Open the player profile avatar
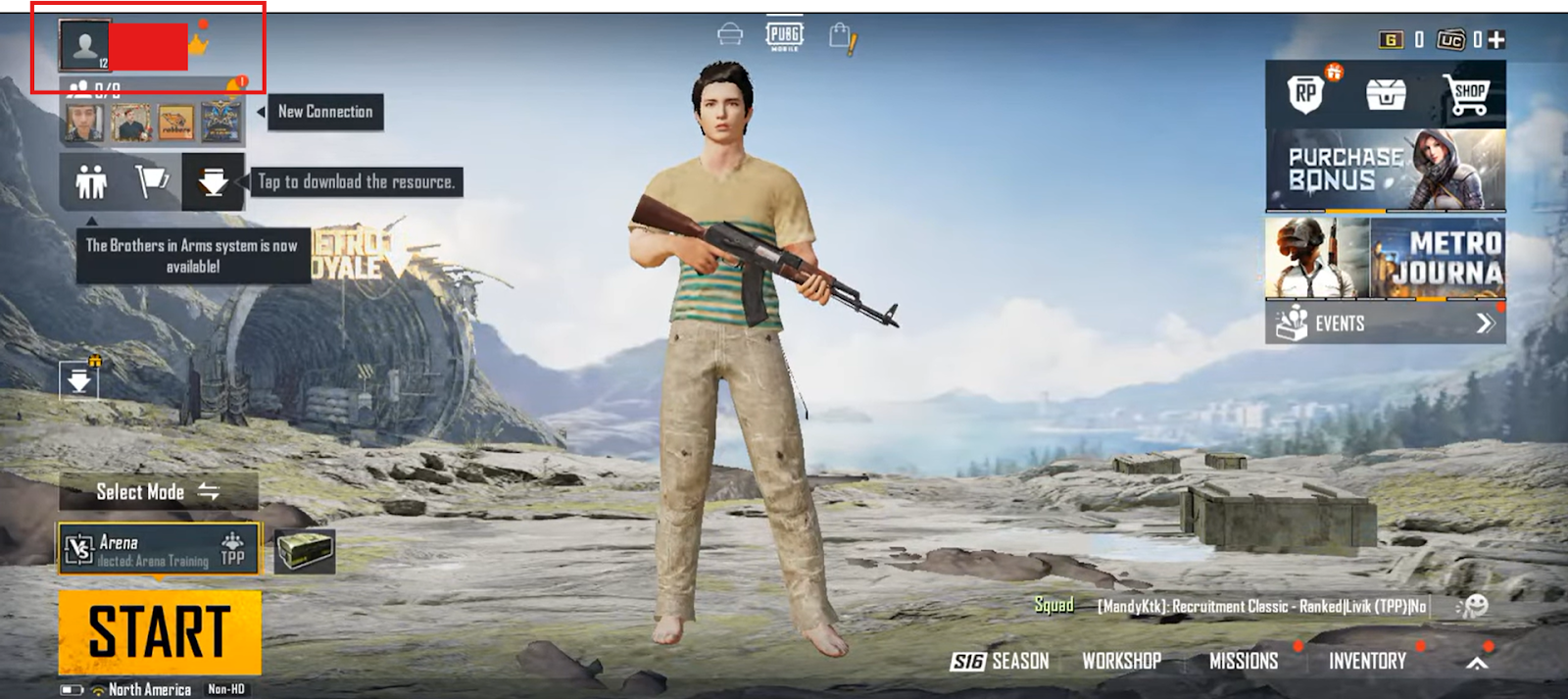1568x699 pixels. click(85, 45)
